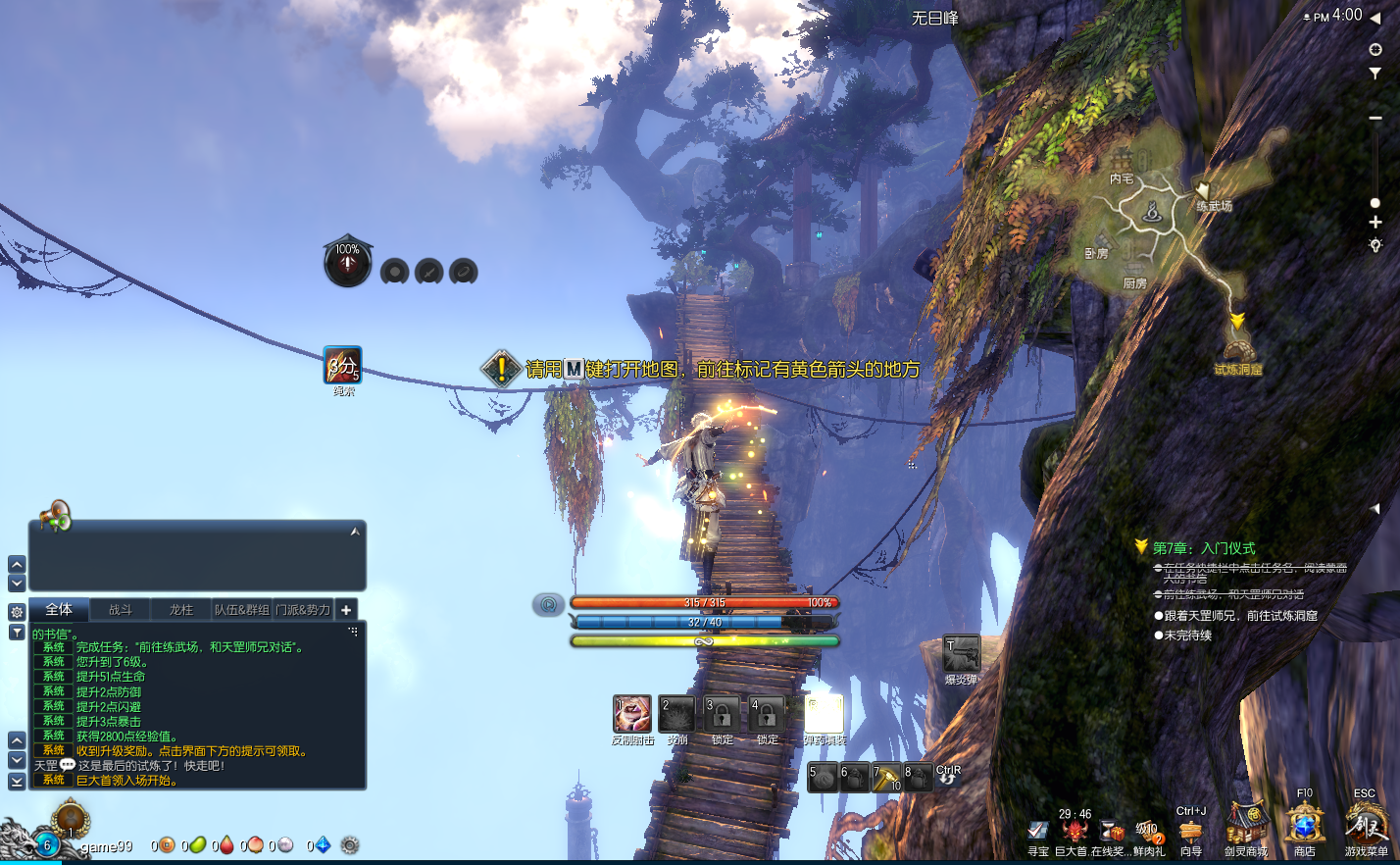Switch chat to the 战斗 tab
Viewport: 1400px width, 865px height.
[x=120, y=610]
